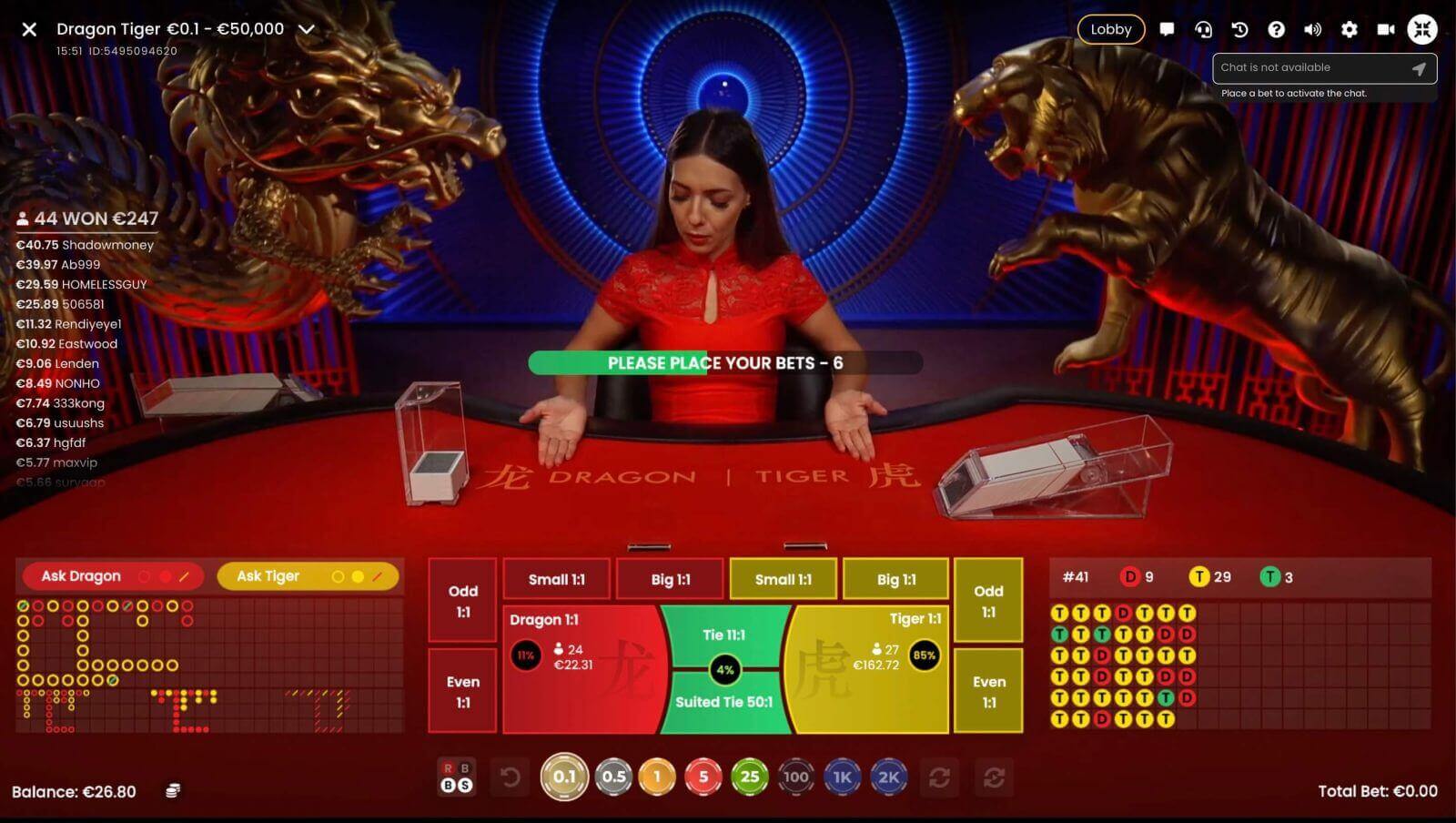Toggle the Ask Dragon side bet option
The image size is (1456, 823).
109,575
